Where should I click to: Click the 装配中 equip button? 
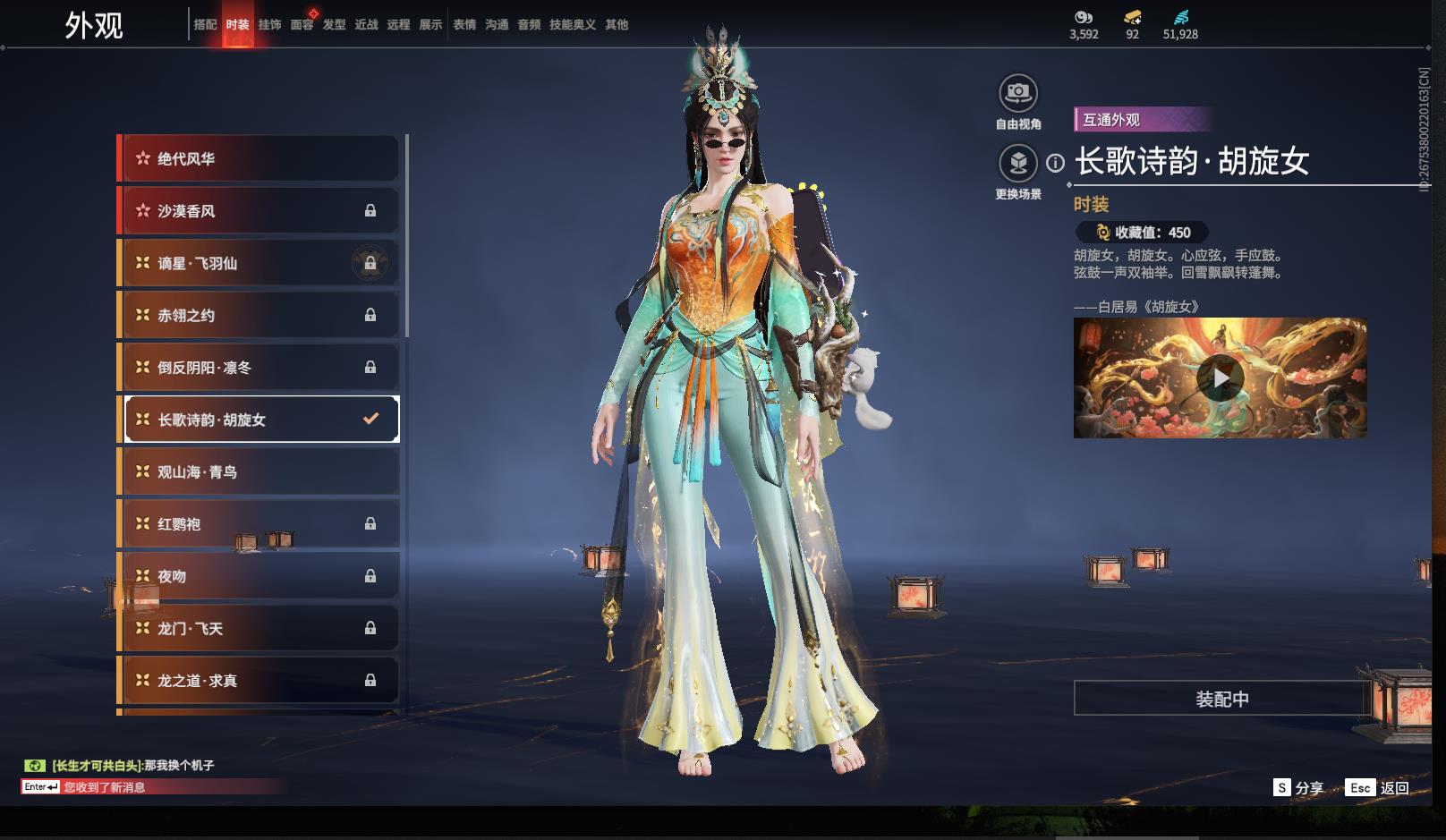[1221, 699]
